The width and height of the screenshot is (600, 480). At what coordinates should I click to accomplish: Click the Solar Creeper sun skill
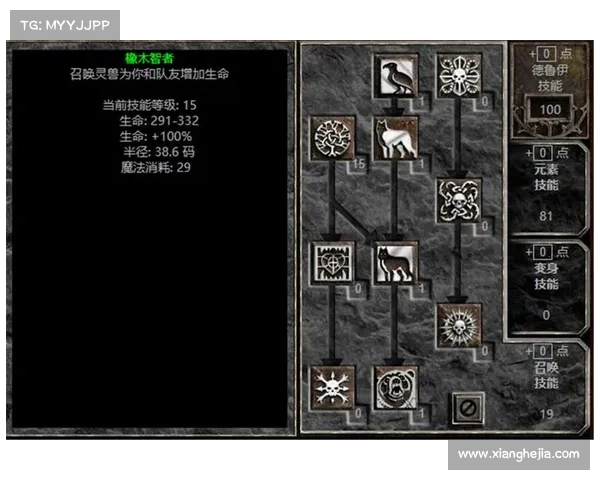(459, 325)
